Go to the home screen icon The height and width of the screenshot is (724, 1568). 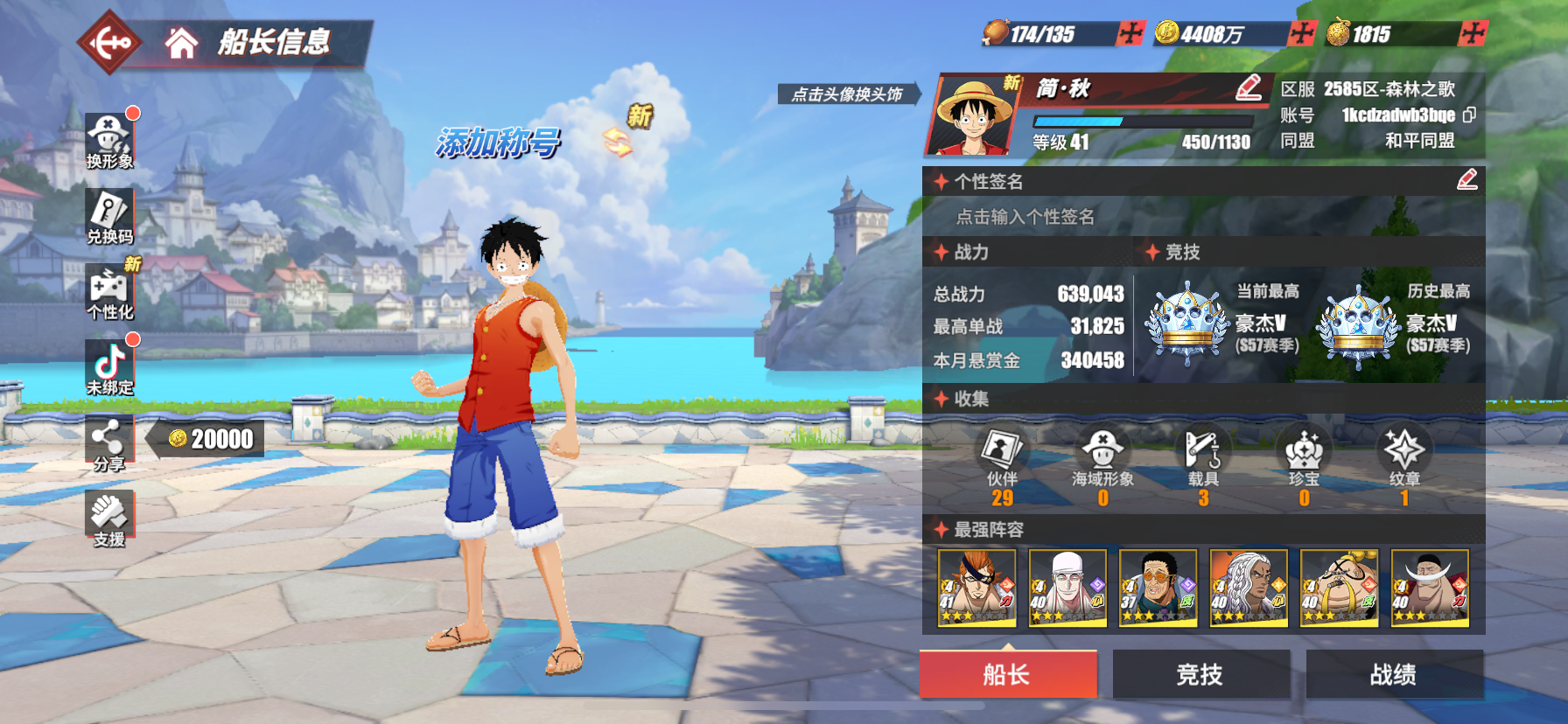coord(181,43)
